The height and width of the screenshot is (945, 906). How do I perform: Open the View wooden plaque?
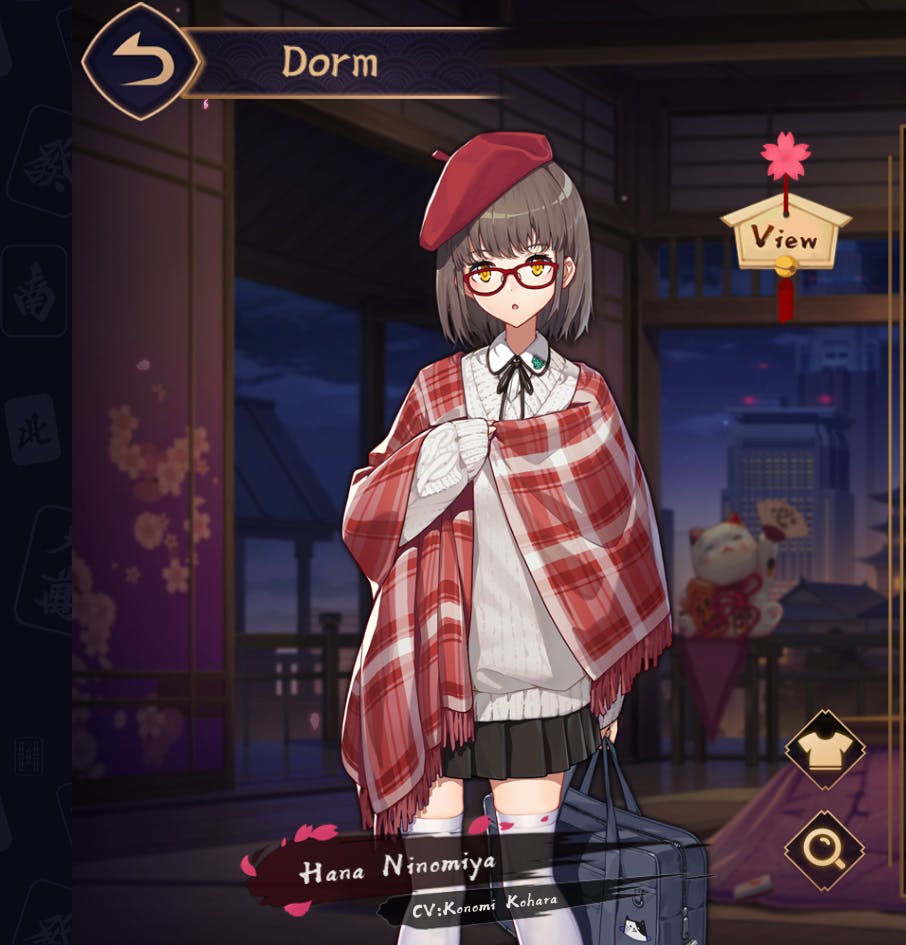pyautogui.click(x=785, y=238)
